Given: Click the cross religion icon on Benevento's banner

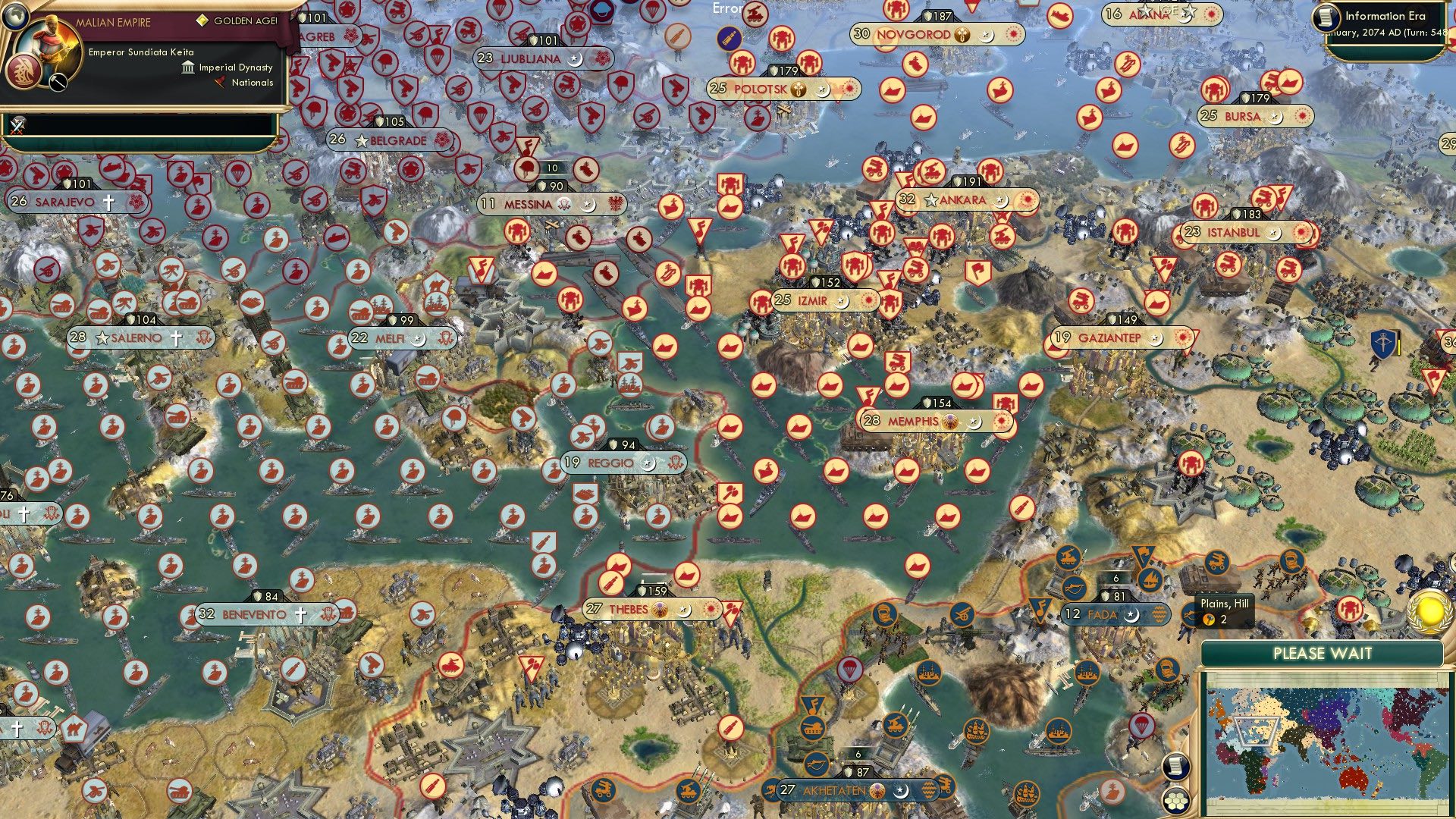Looking at the screenshot, I should (300, 615).
